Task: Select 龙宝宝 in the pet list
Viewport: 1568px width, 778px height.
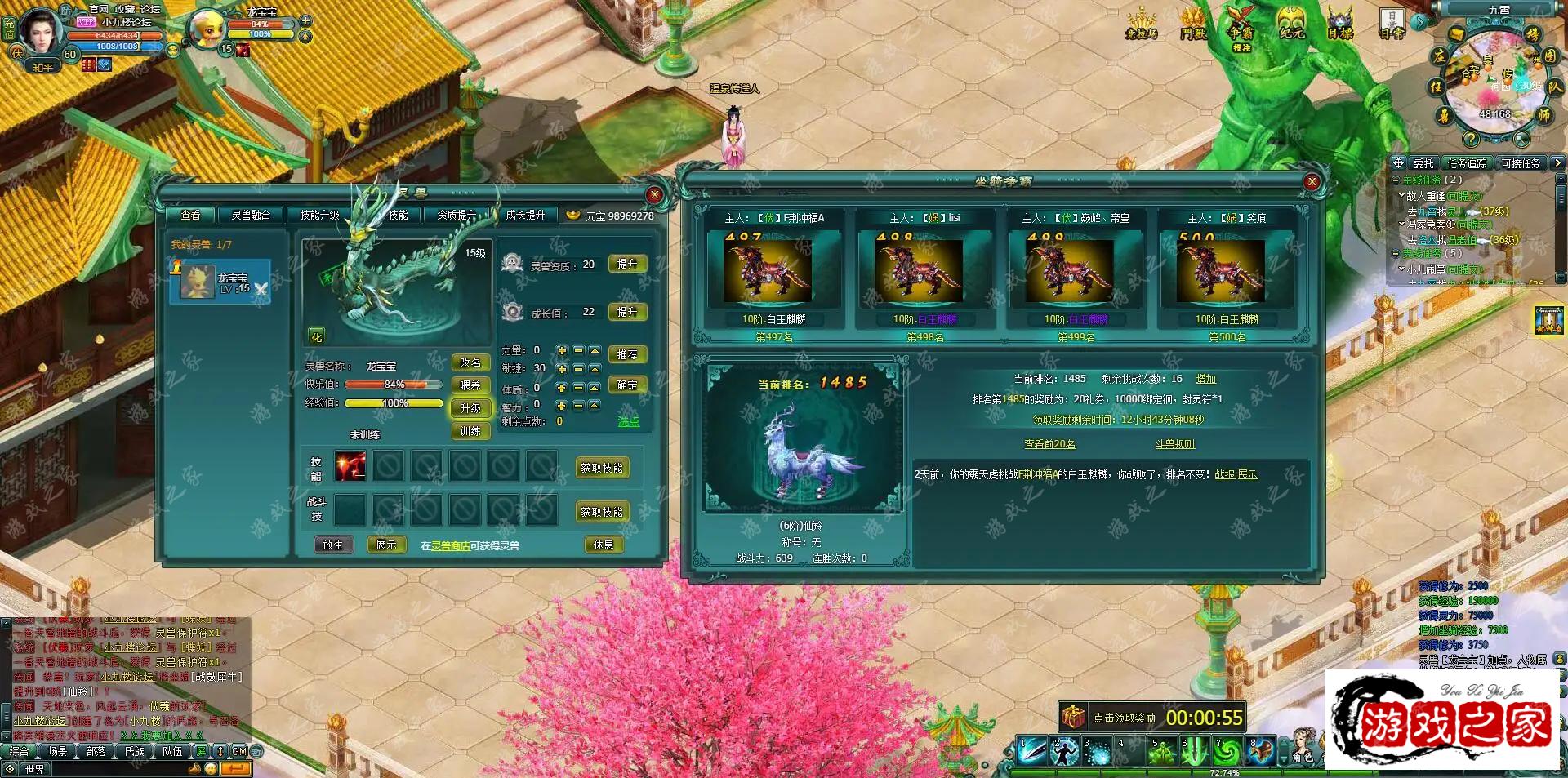Action: 220,282
